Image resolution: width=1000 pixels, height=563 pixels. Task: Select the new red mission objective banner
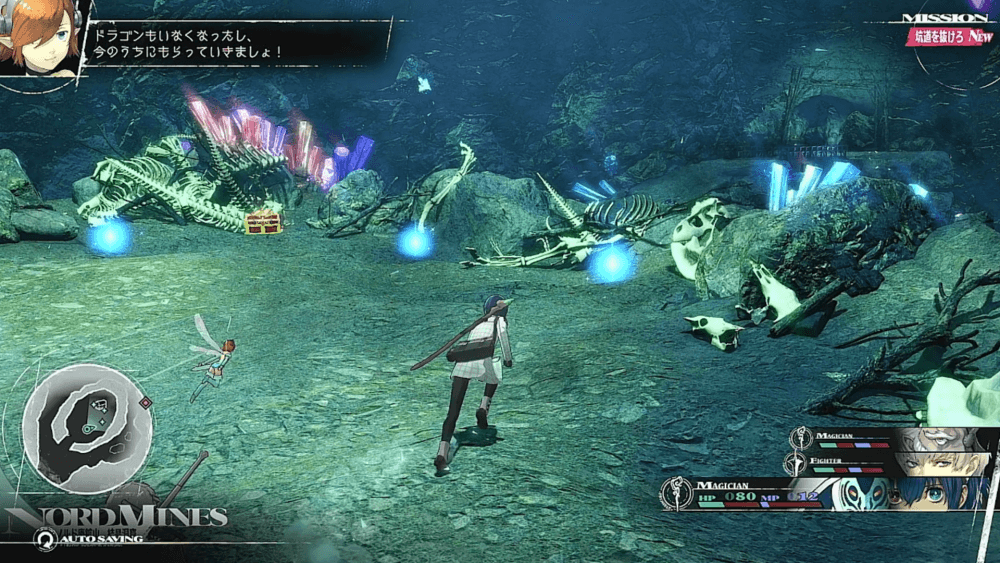pos(949,37)
